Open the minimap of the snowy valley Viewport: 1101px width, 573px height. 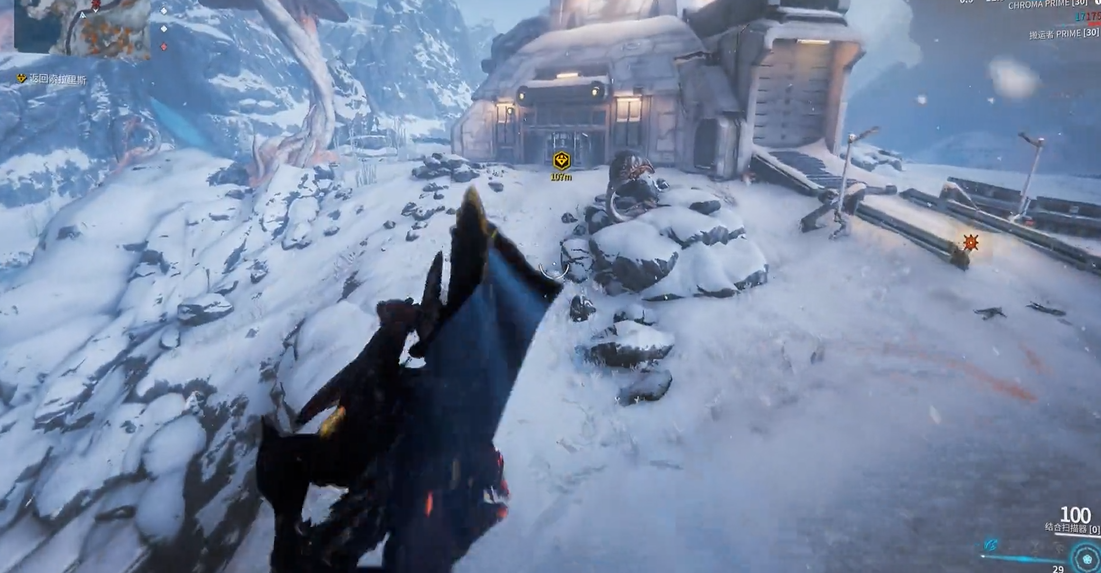(x=82, y=27)
